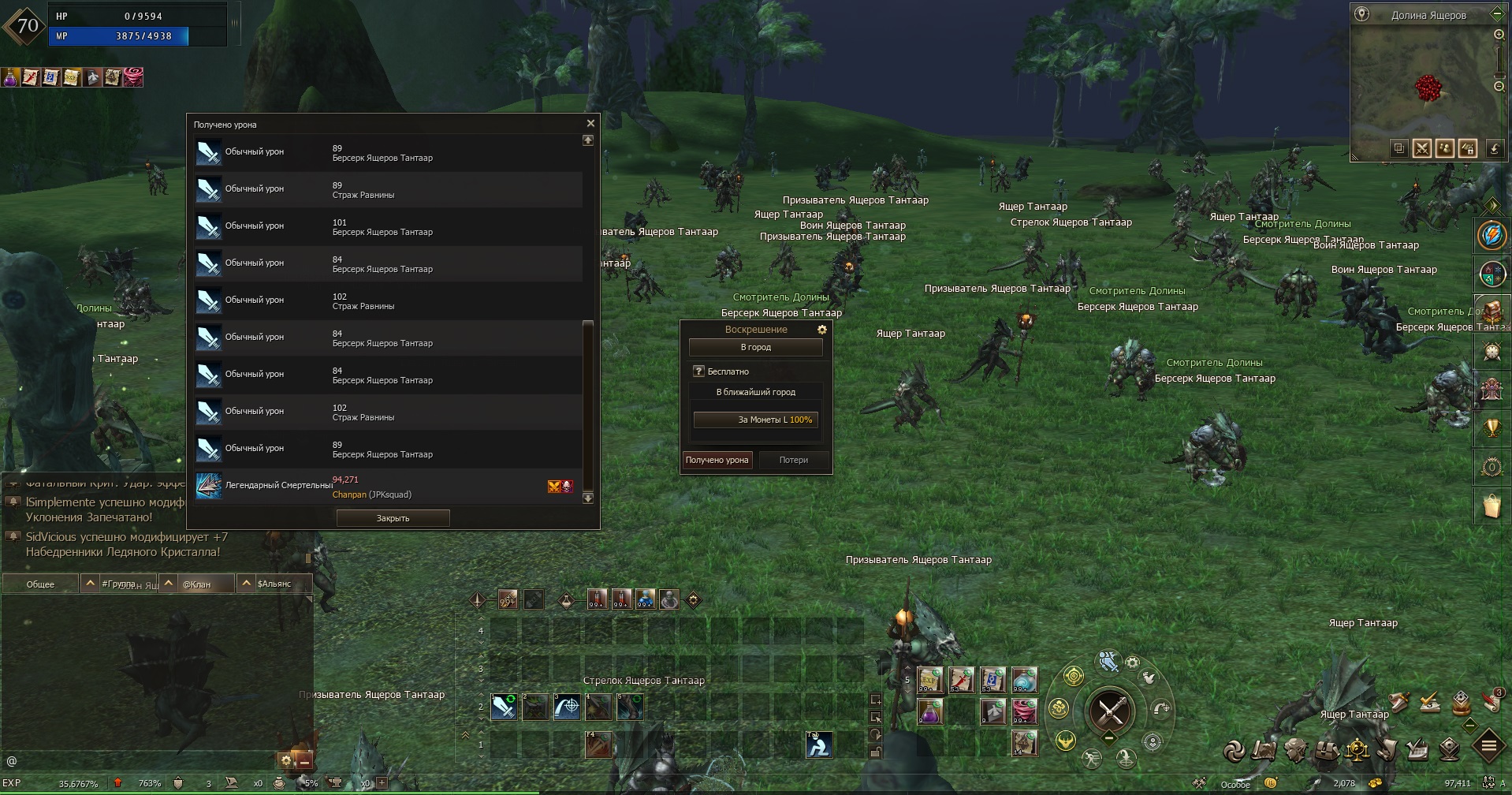Zoom in the minimap
The image size is (1512, 795).
[x=1499, y=35]
